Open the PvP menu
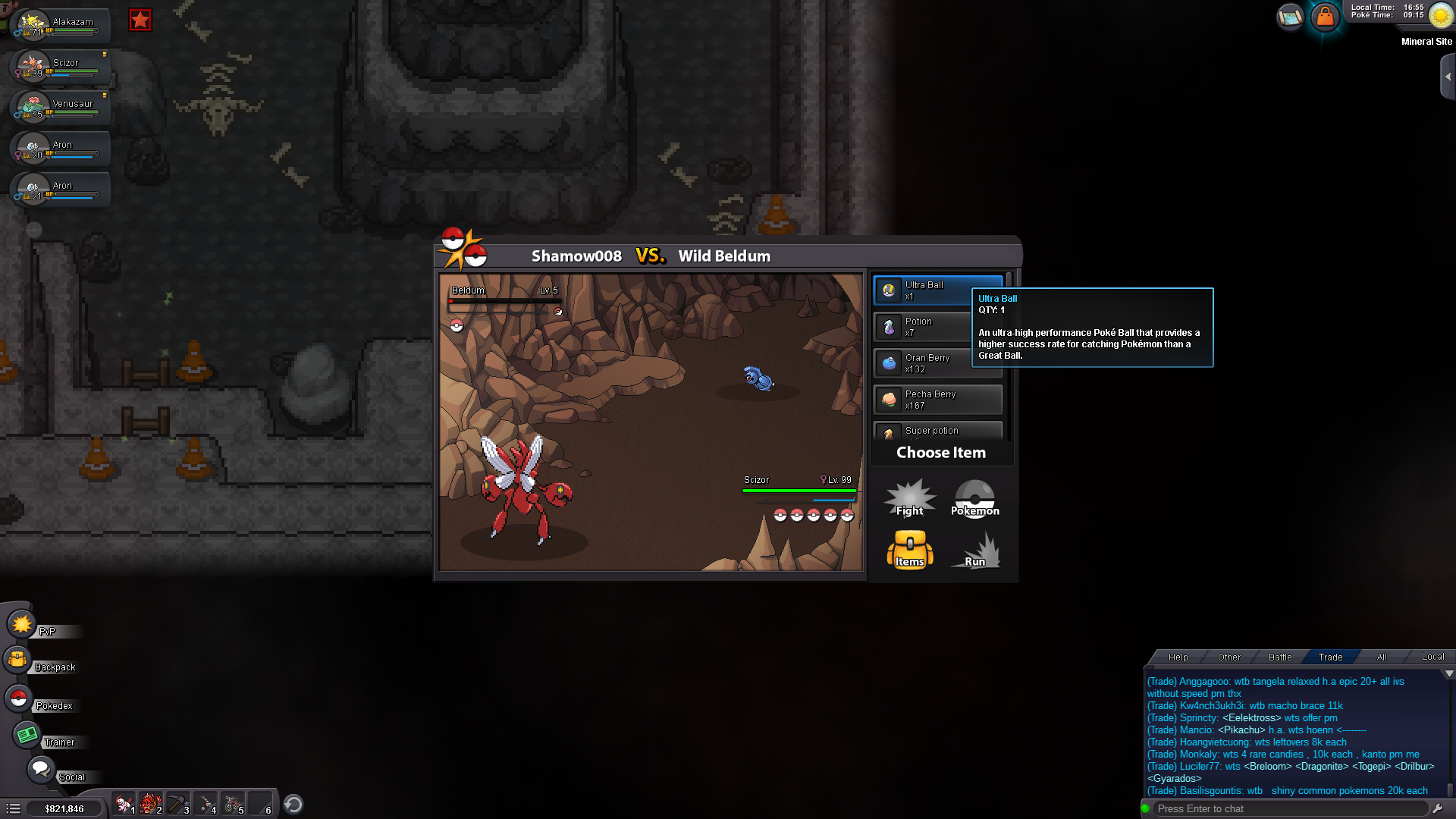The image size is (1456, 819). [23, 626]
